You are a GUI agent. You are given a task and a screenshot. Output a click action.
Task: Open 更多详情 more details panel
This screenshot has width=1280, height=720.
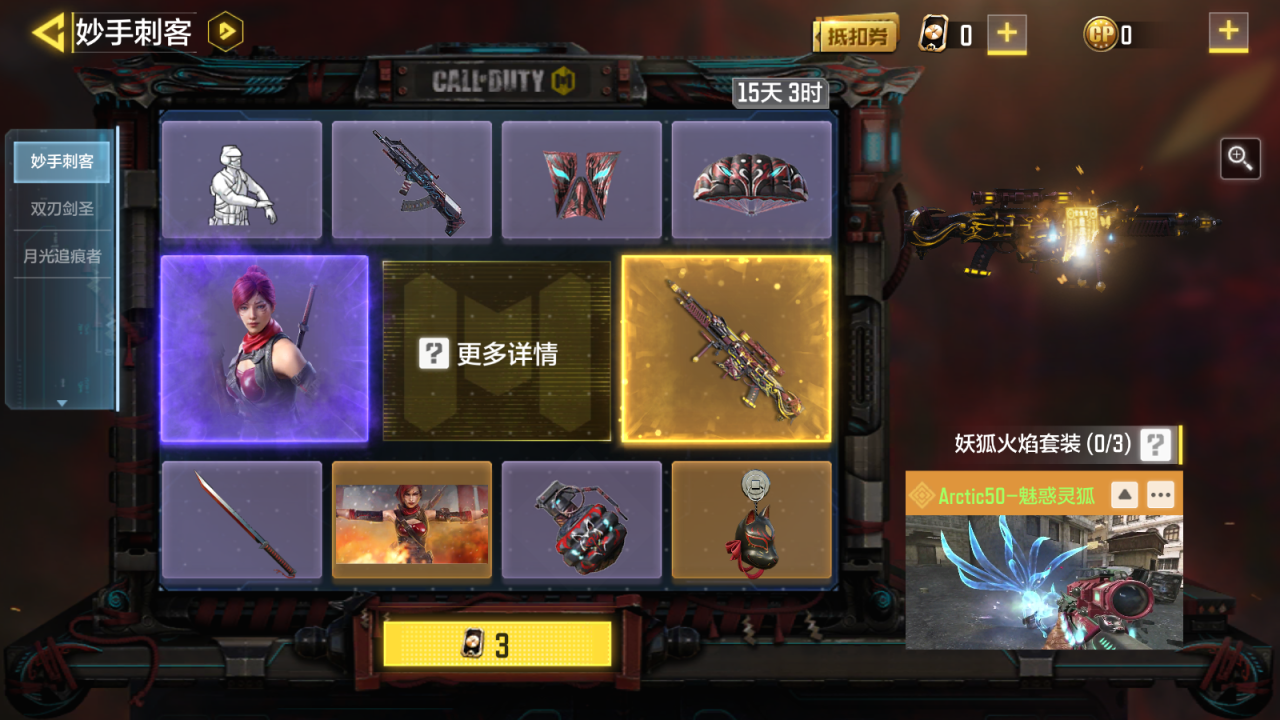[497, 352]
